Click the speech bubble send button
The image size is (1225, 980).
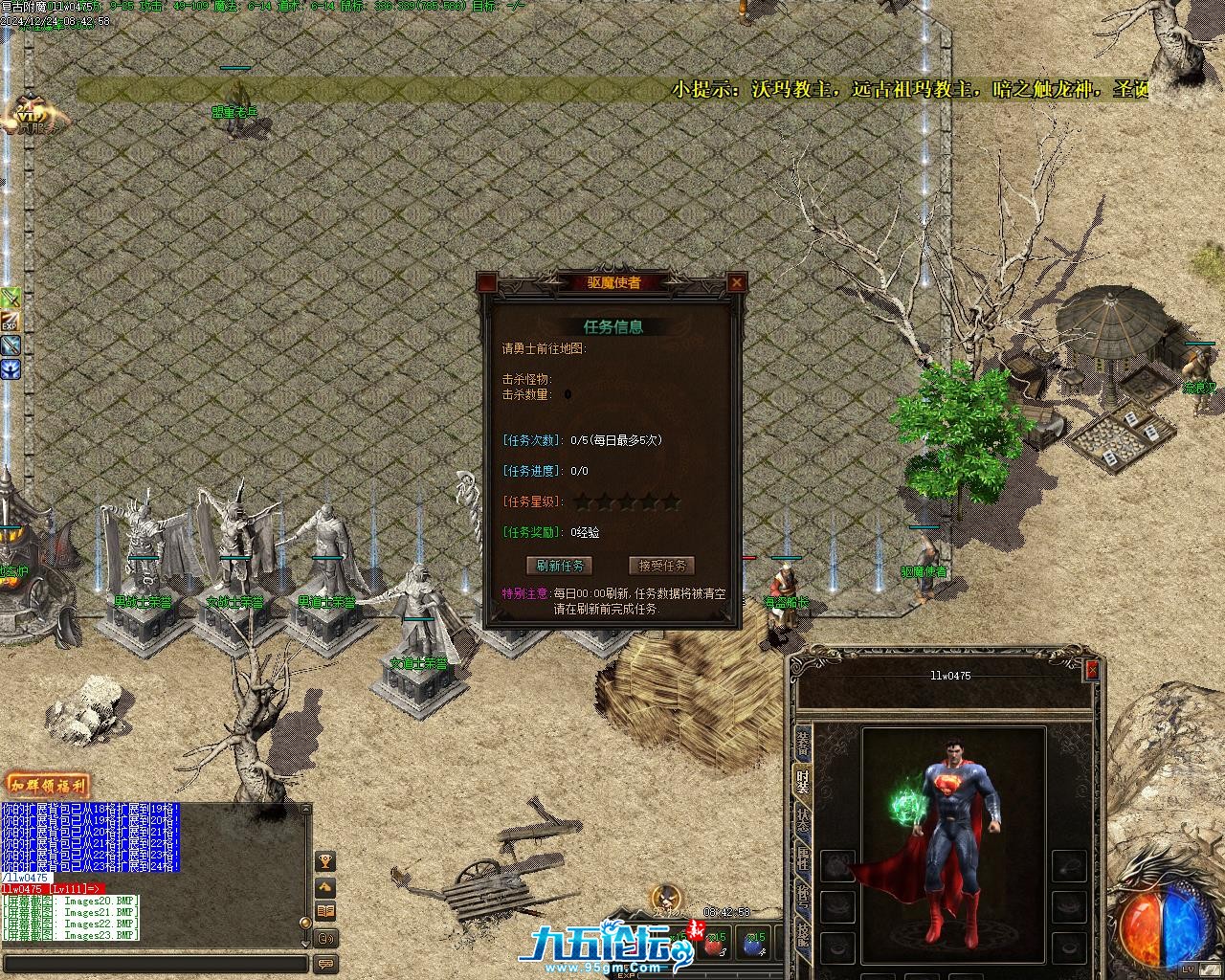(325, 964)
